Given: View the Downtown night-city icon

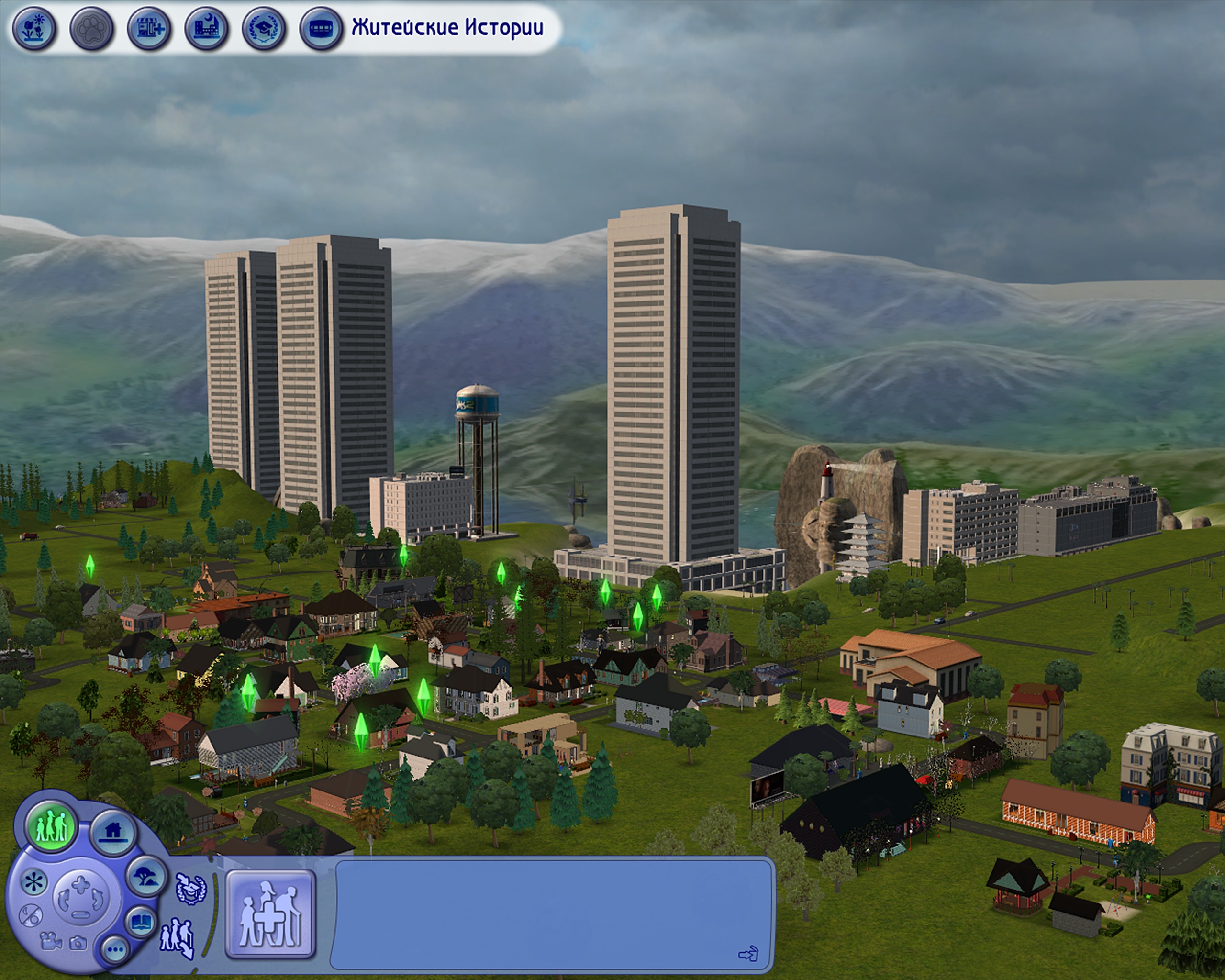Looking at the screenshot, I should click(206, 28).
